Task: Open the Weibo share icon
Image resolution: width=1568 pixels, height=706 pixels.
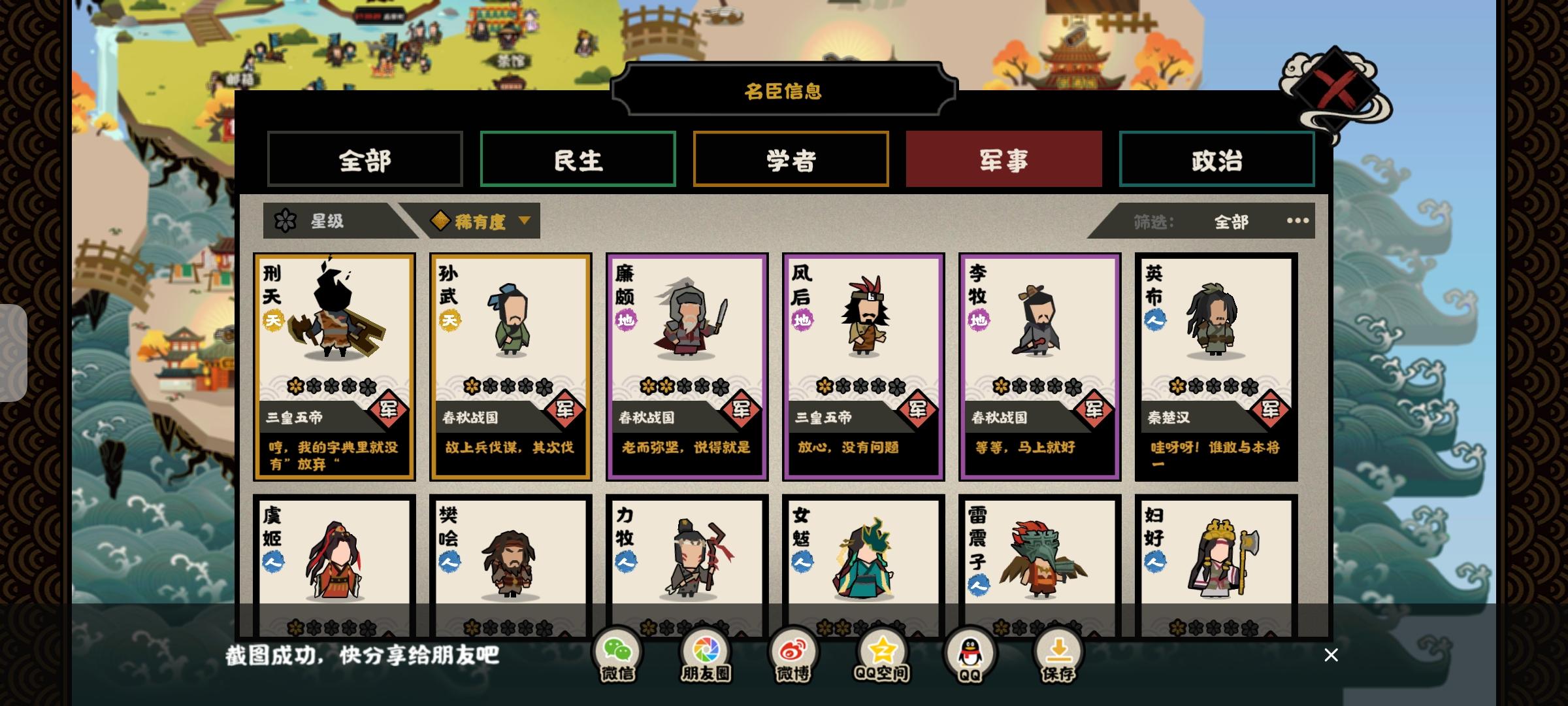Action: (x=792, y=651)
